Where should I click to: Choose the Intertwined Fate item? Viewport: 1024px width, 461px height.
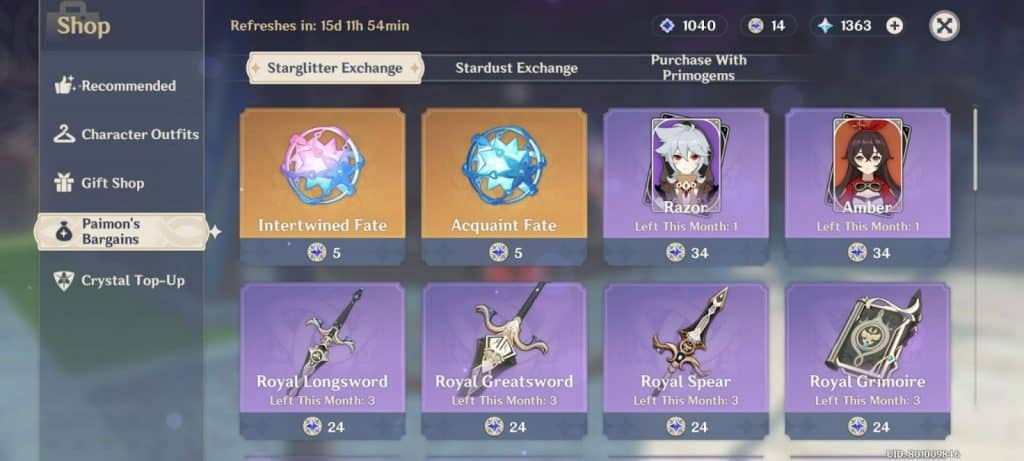pos(322,185)
